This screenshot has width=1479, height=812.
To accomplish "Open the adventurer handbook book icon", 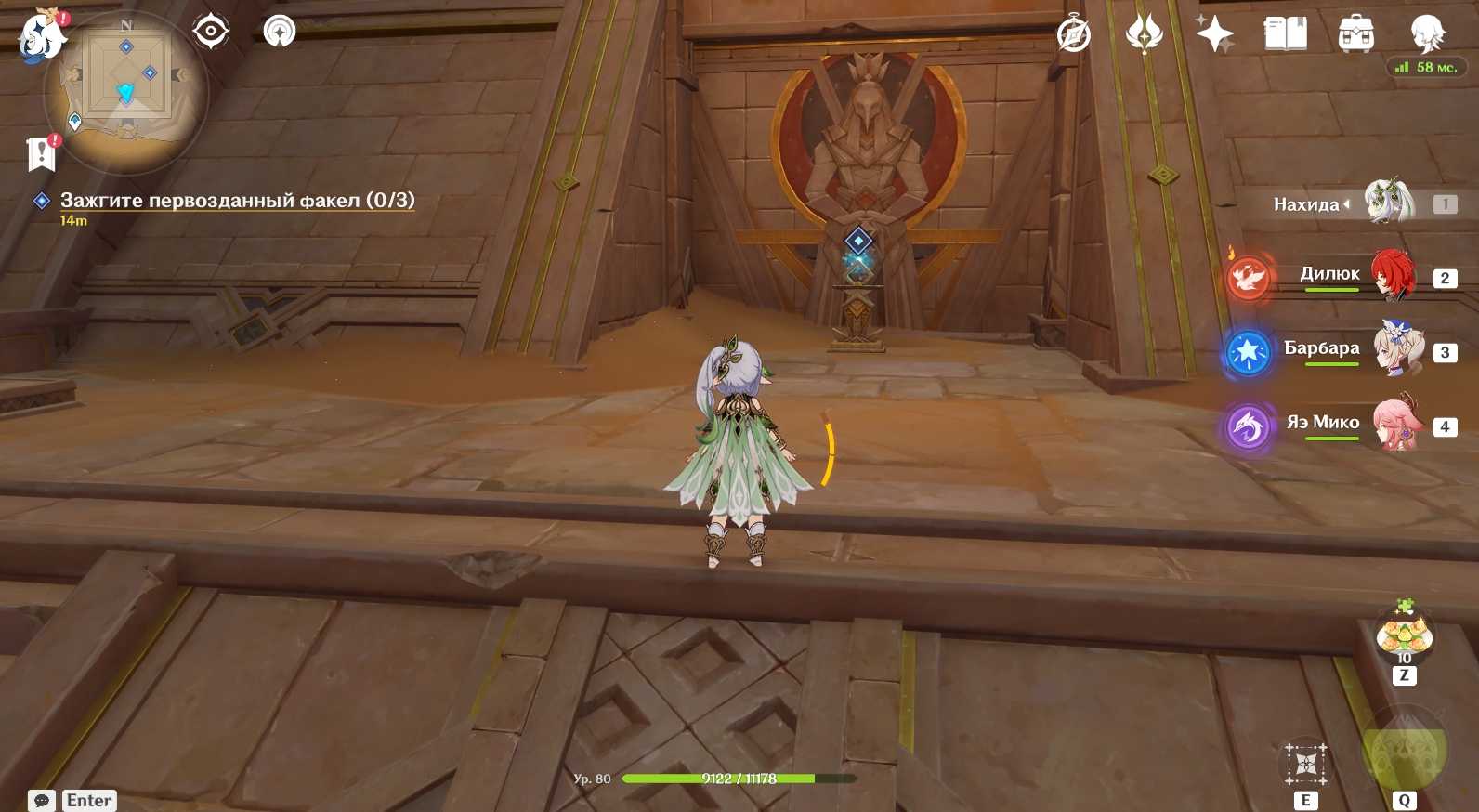I will pyautogui.click(x=1286, y=35).
